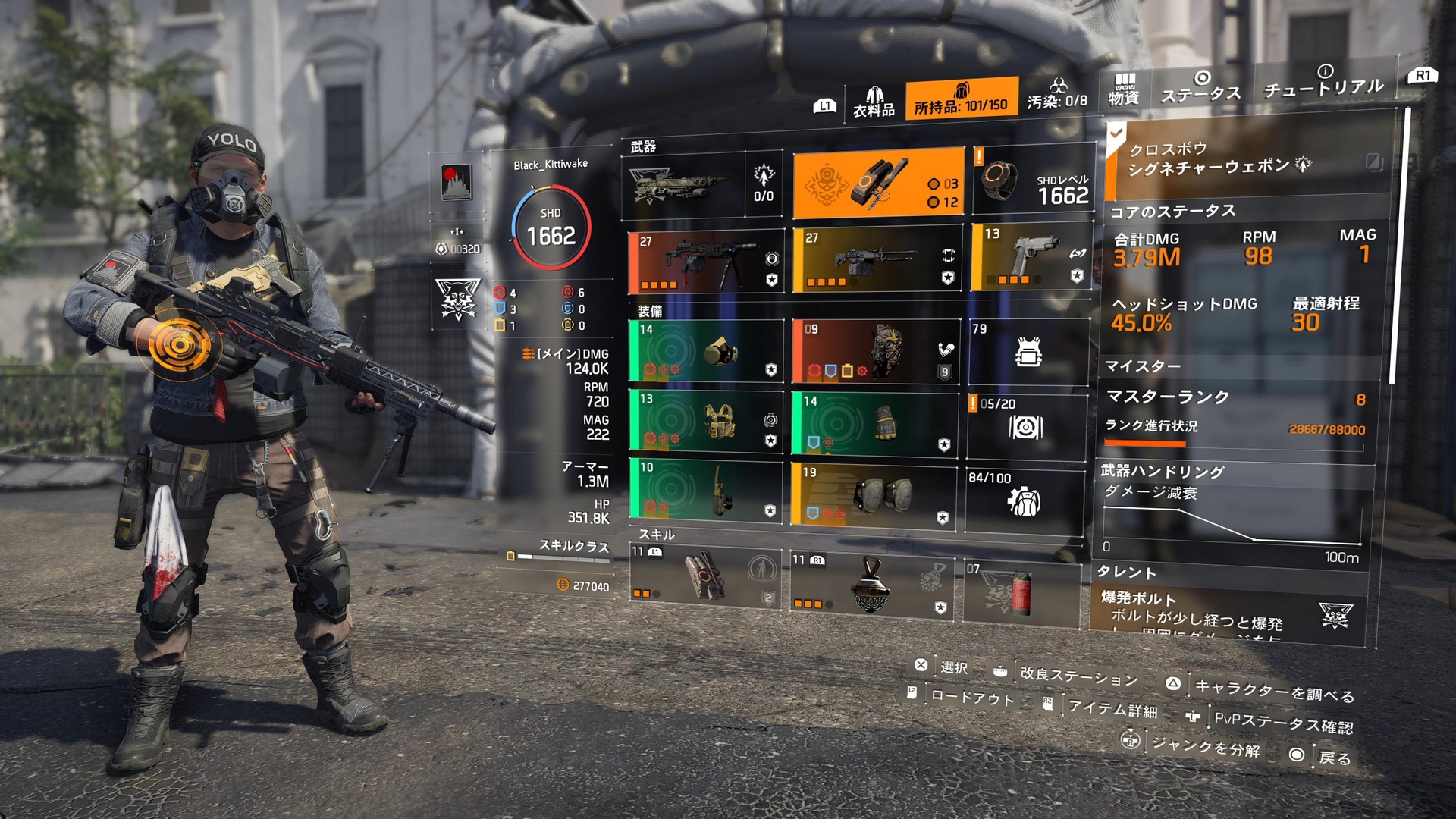Select the green gas mask gear slot
Viewport: 1456px width, 819px height.
pyautogui.click(x=706, y=350)
